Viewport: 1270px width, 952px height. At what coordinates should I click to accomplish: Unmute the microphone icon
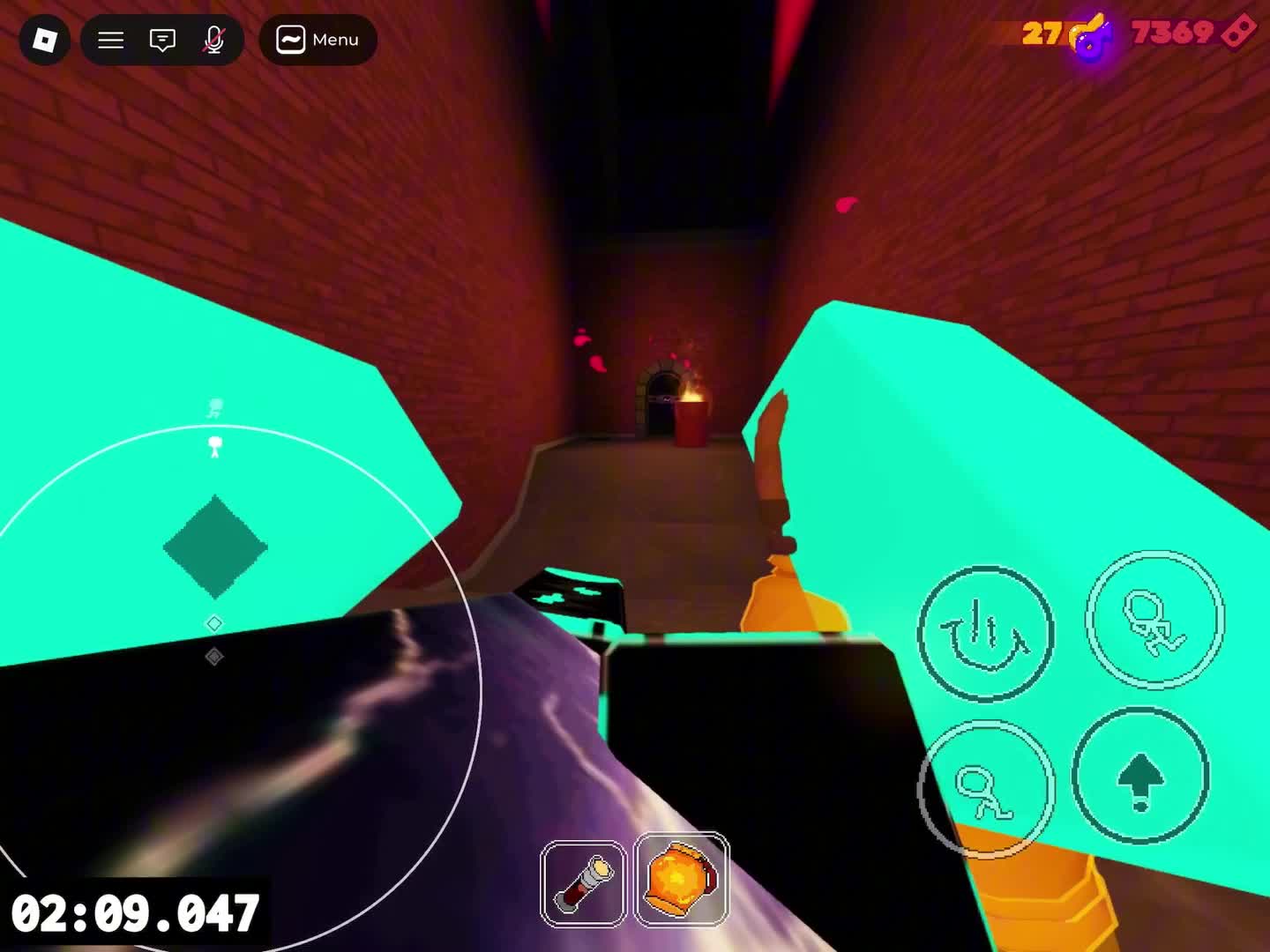tap(214, 40)
